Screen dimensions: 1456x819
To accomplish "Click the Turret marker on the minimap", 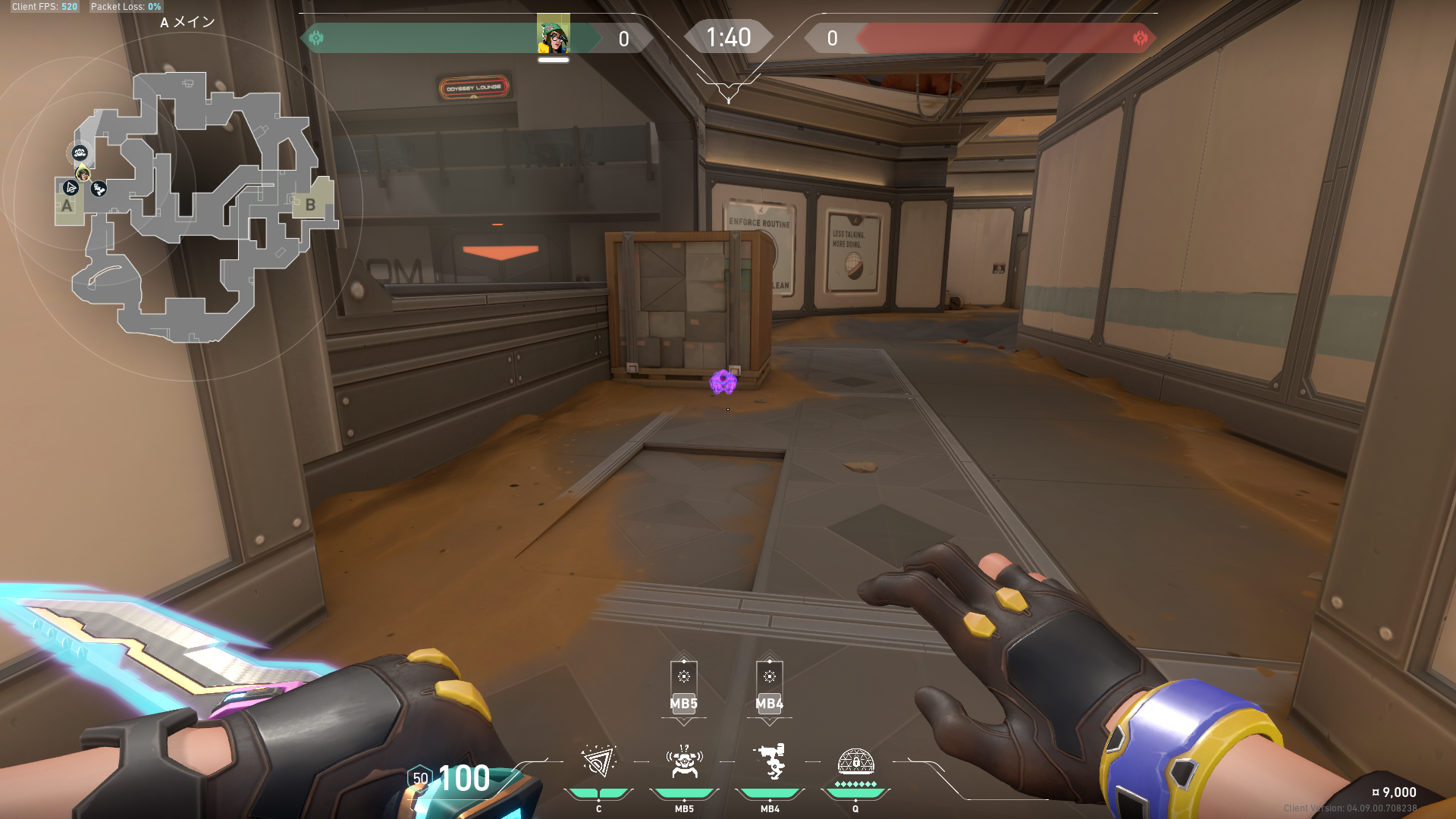I will point(99,189).
